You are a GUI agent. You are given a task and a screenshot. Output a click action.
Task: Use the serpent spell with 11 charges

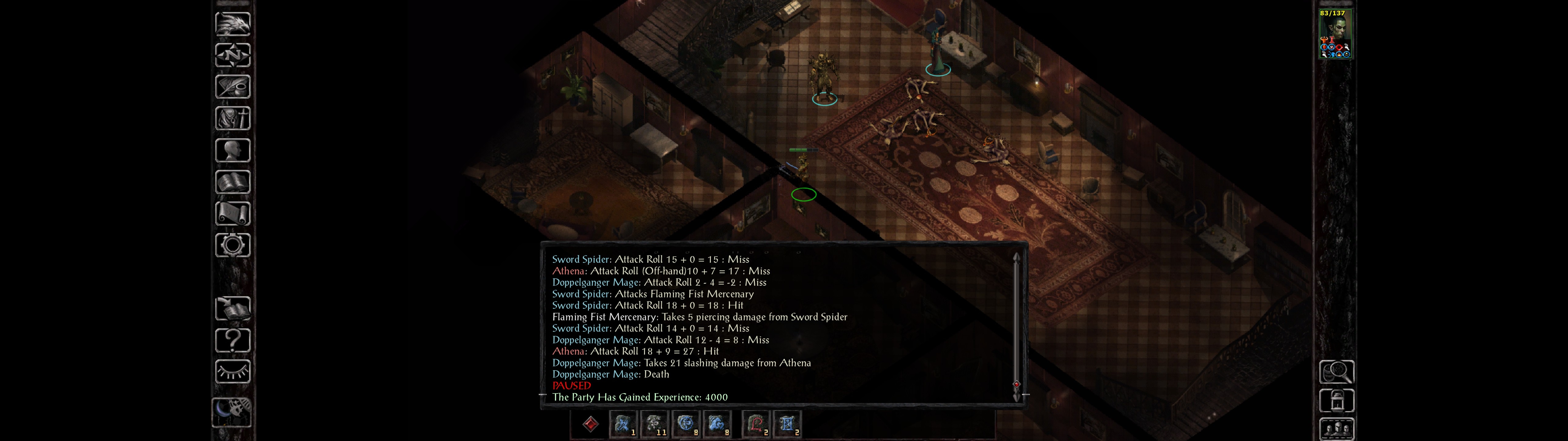[654, 424]
